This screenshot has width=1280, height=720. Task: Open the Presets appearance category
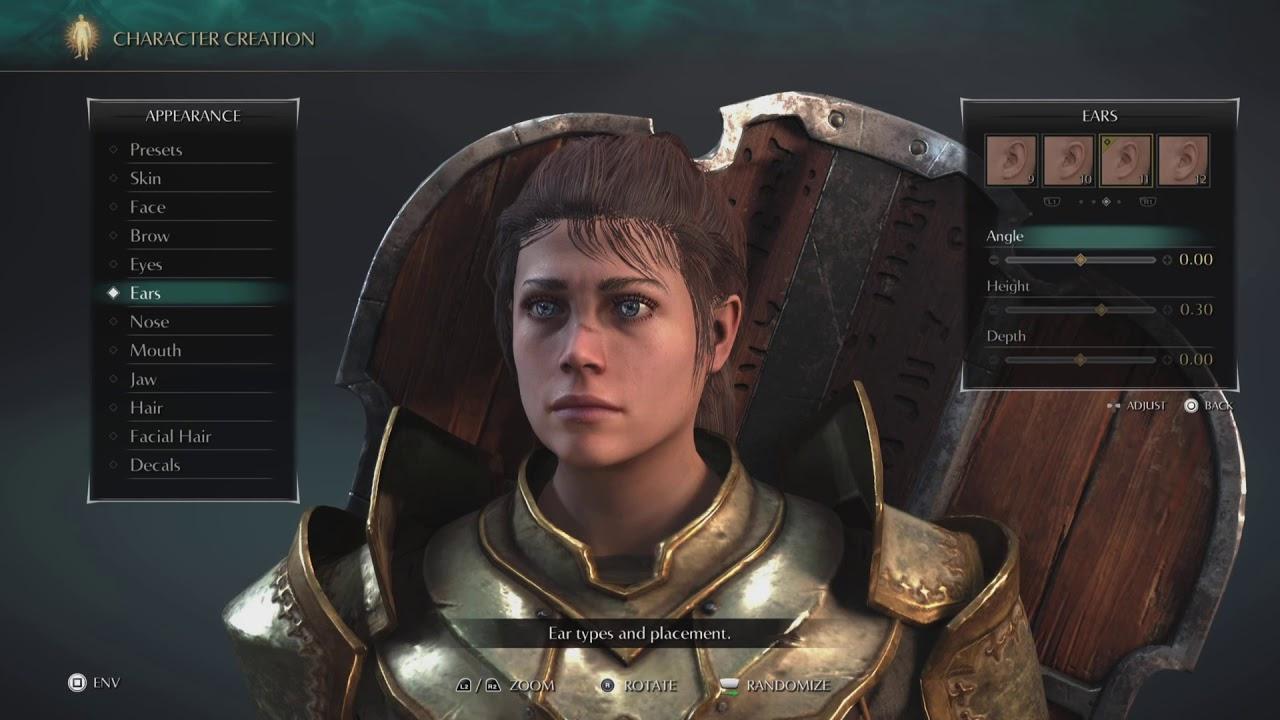point(156,150)
